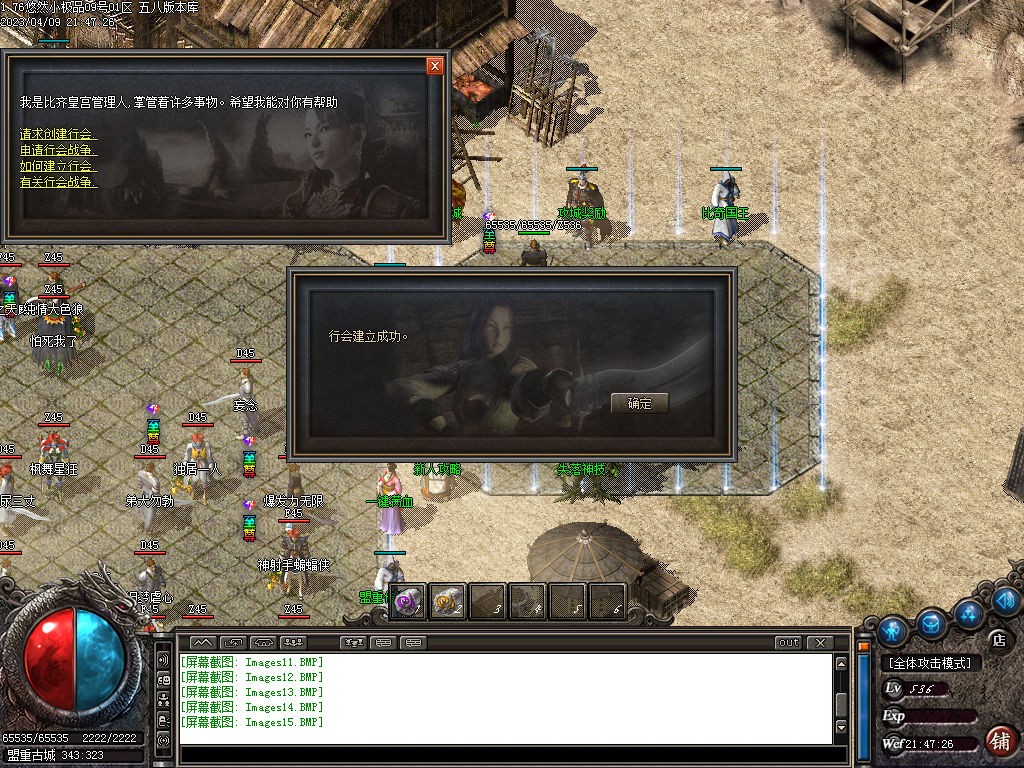
Task: Confirm the guild creation with 确定
Action: click(x=639, y=403)
